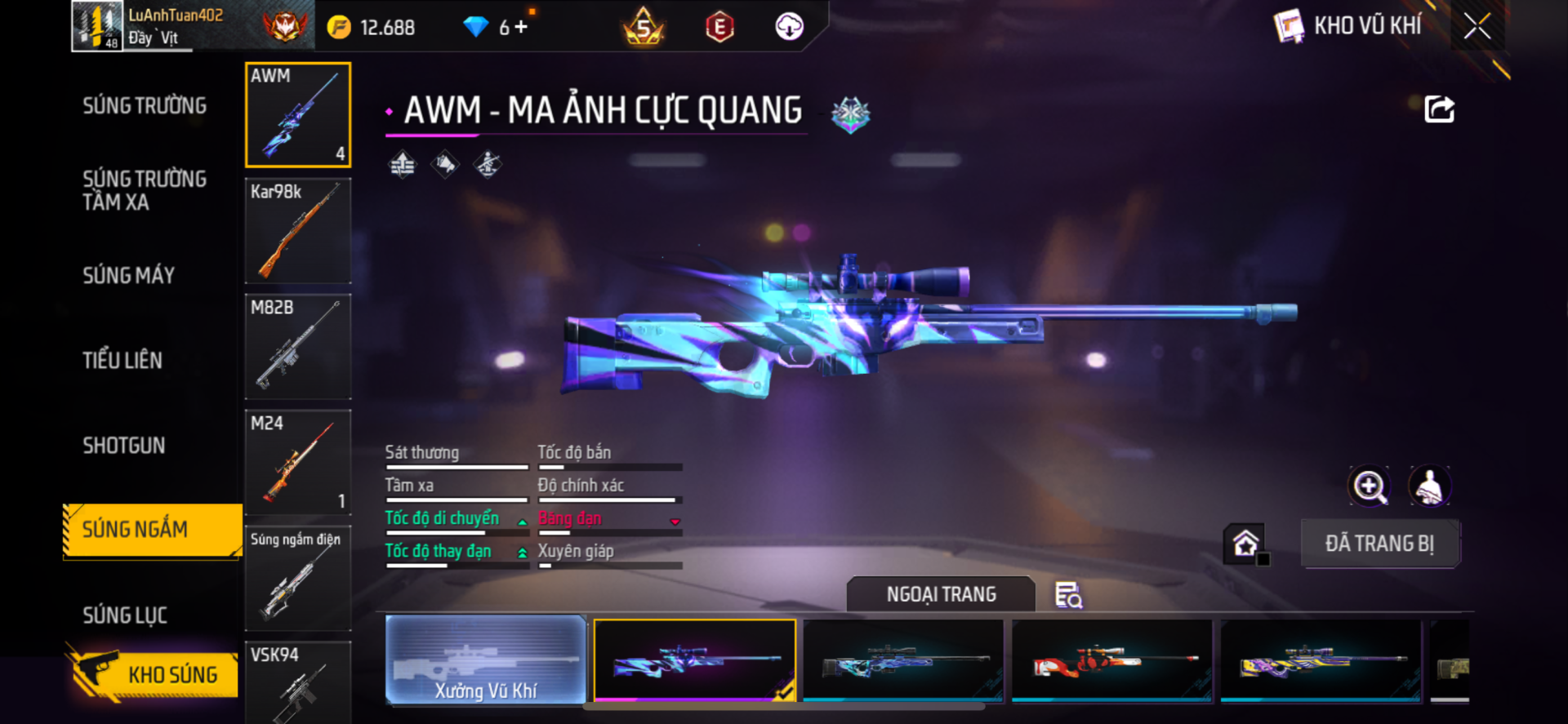Select the Kar98k weapon tile
Viewport: 1568px width, 724px height.
(x=298, y=231)
